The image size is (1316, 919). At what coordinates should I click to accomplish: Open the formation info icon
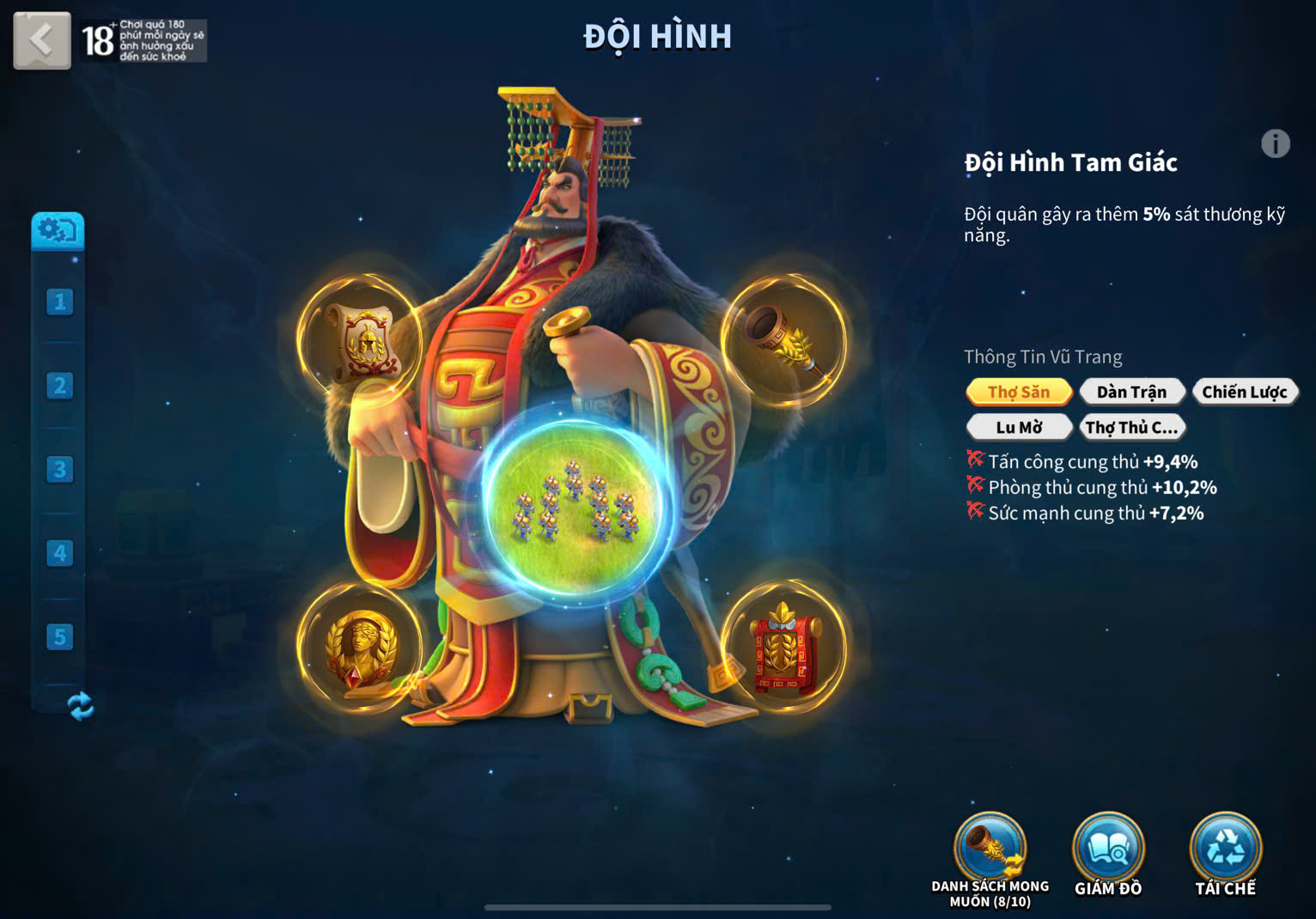coord(1275,143)
